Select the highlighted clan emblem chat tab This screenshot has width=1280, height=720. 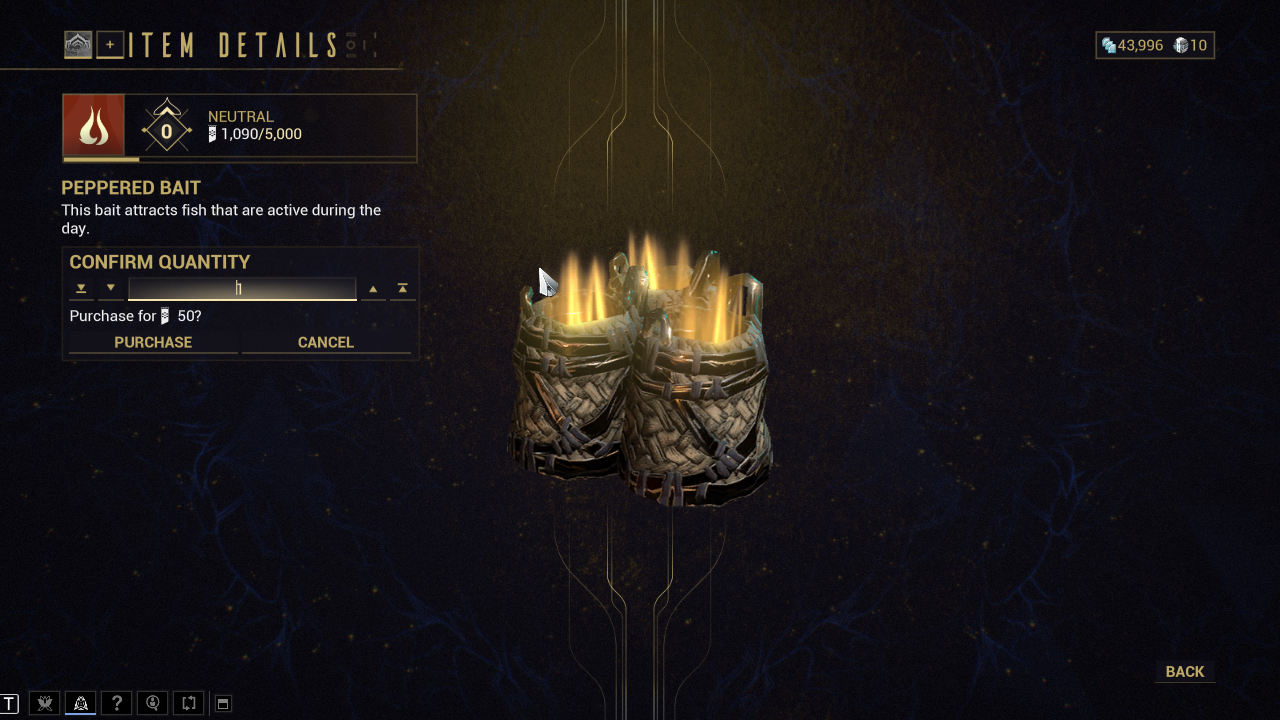pos(80,703)
